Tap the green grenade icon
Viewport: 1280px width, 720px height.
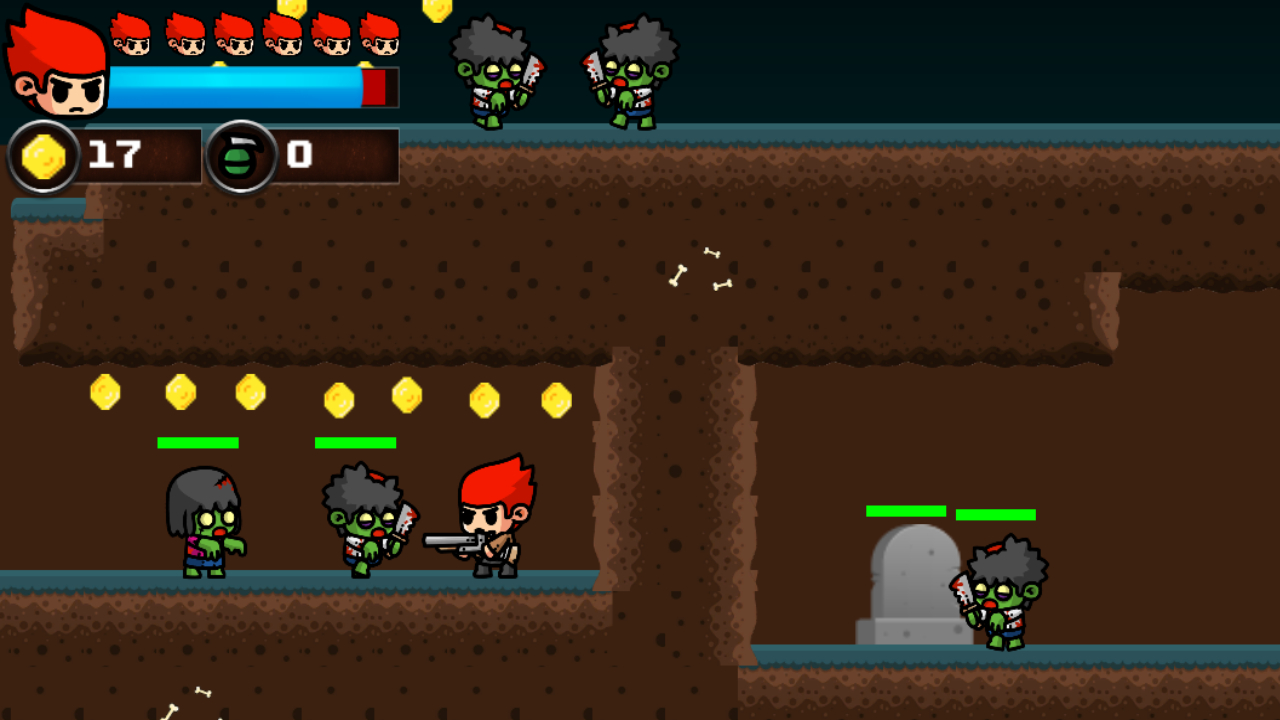[241, 157]
